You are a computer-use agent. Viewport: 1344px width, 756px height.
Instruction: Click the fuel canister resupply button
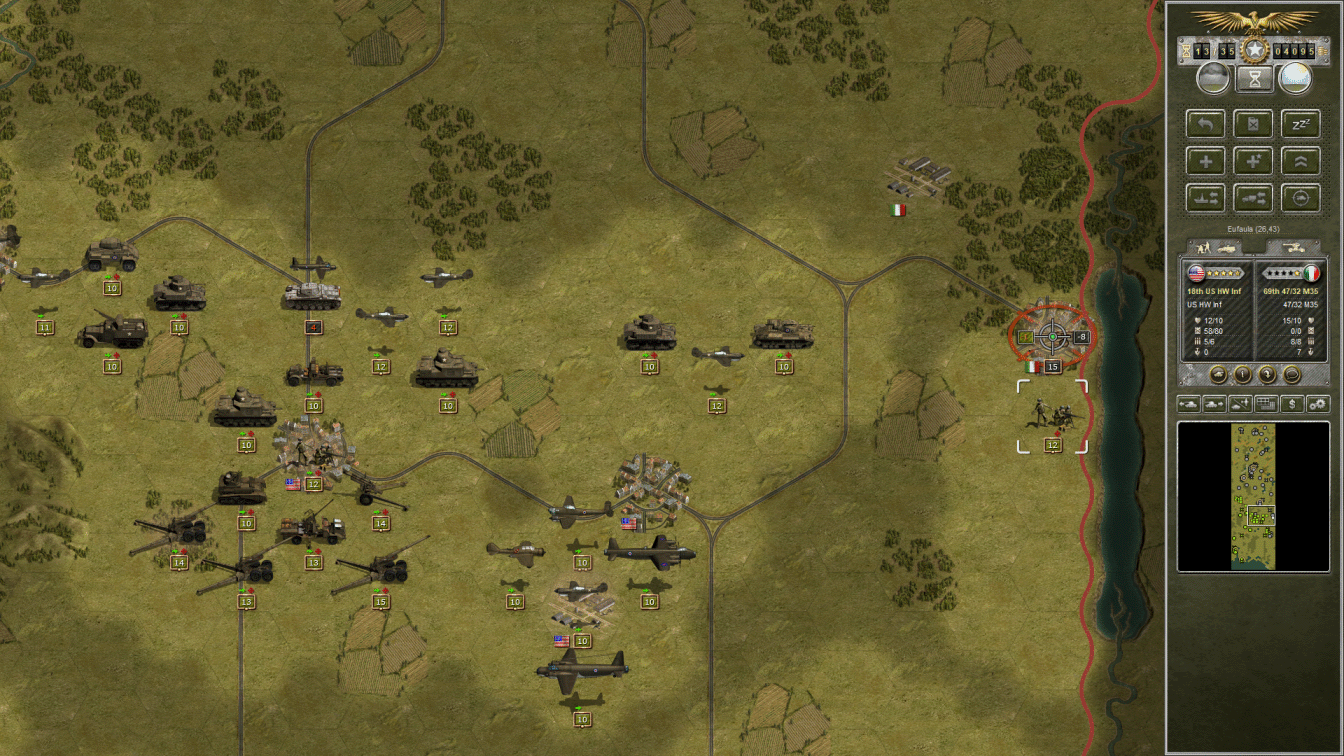click(x=1253, y=124)
